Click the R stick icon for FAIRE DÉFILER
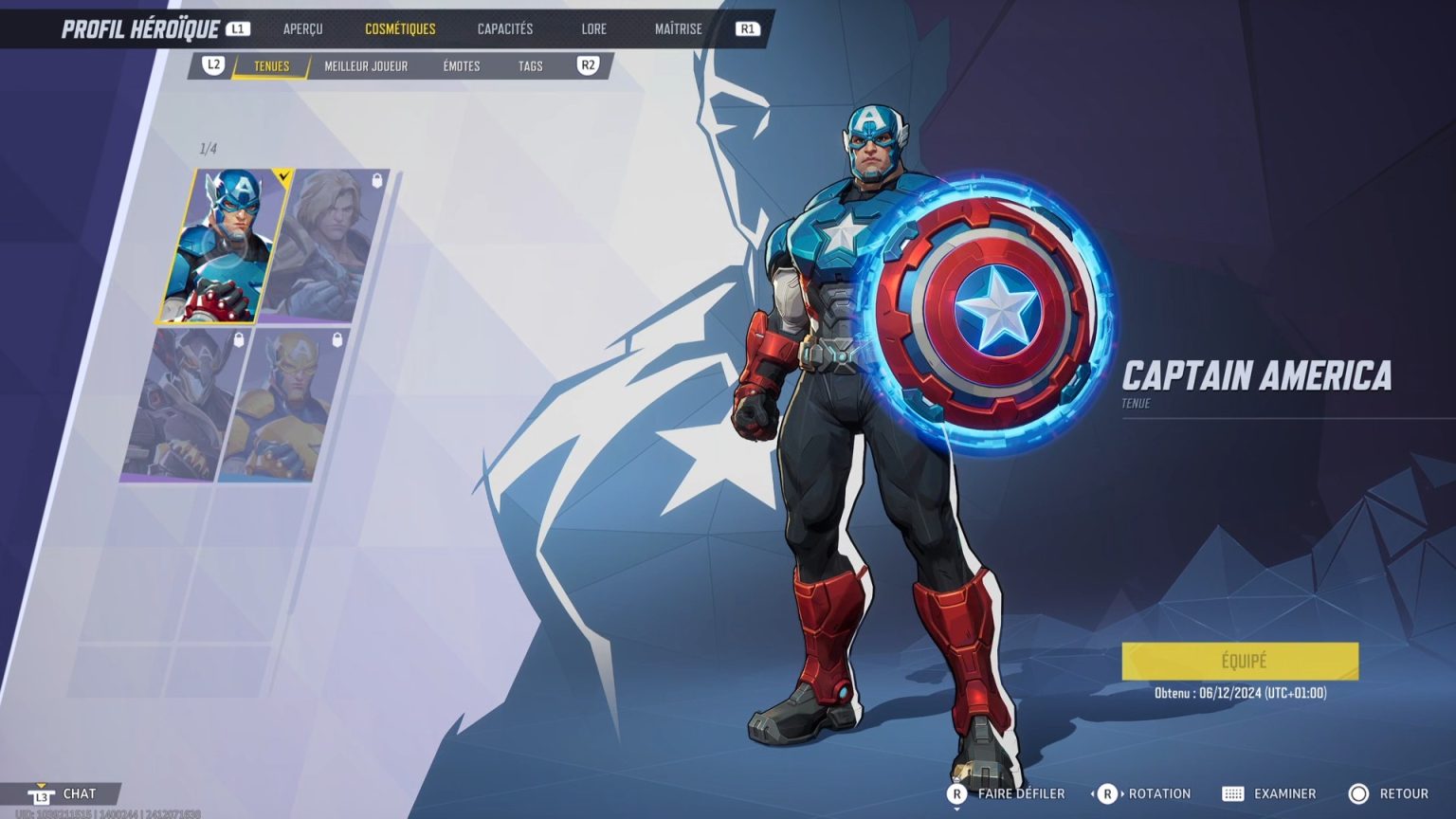The height and width of the screenshot is (819, 1456). pyautogui.click(x=956, y=793)
